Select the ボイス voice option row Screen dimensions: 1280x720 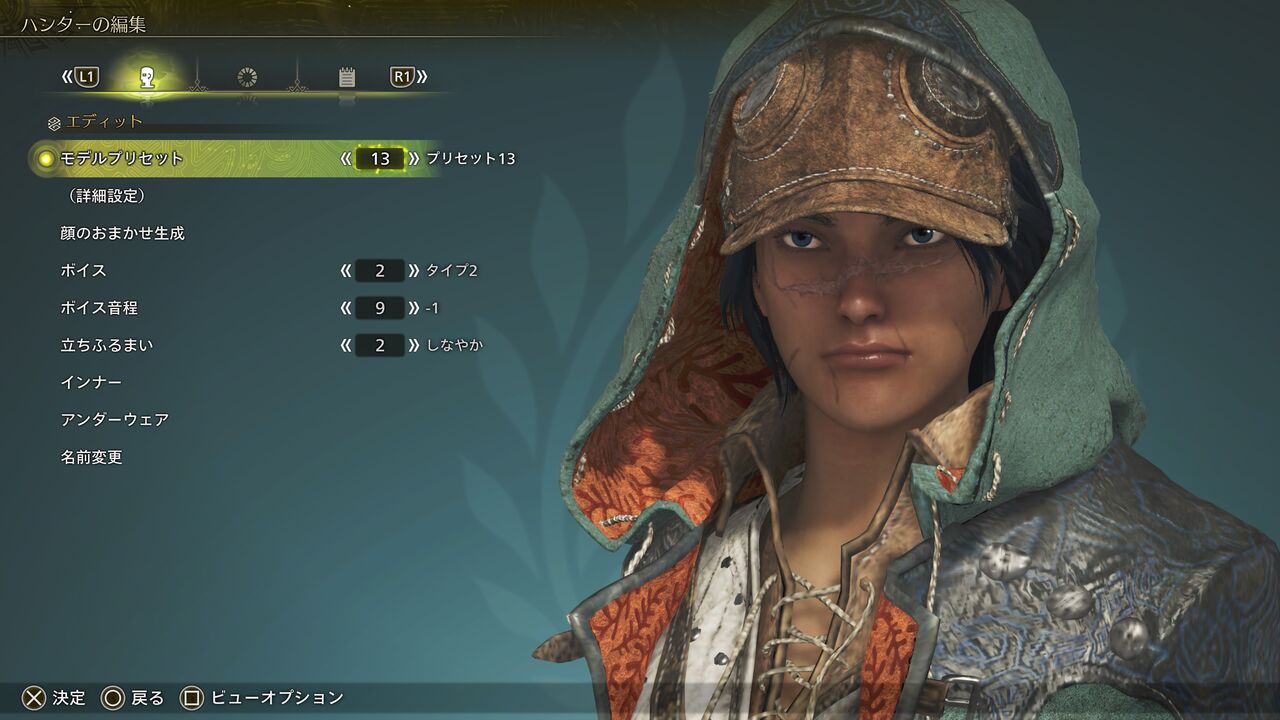click(x=83, y=270)
